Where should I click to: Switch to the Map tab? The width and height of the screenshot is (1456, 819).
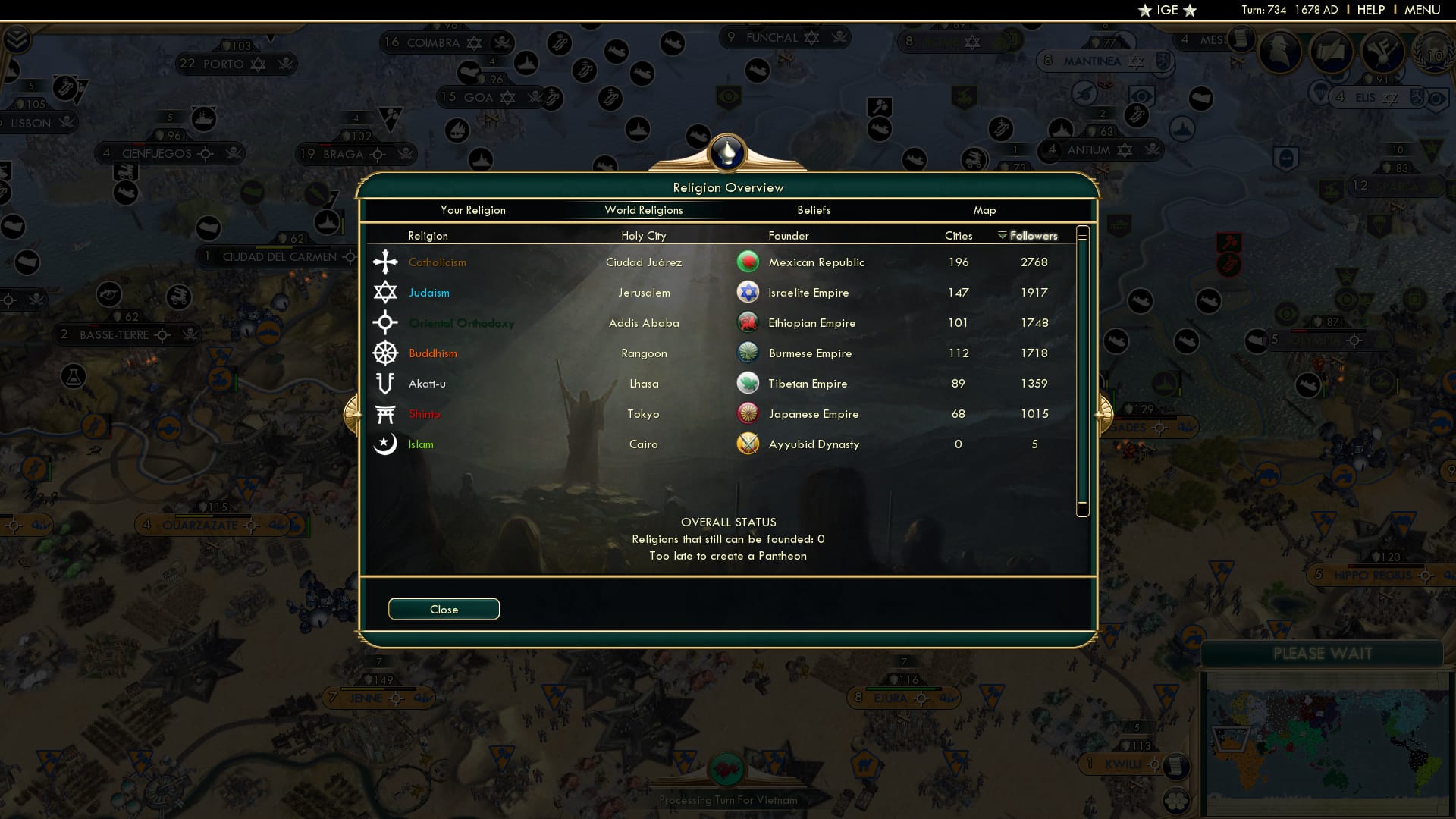[x=985, y=210]
